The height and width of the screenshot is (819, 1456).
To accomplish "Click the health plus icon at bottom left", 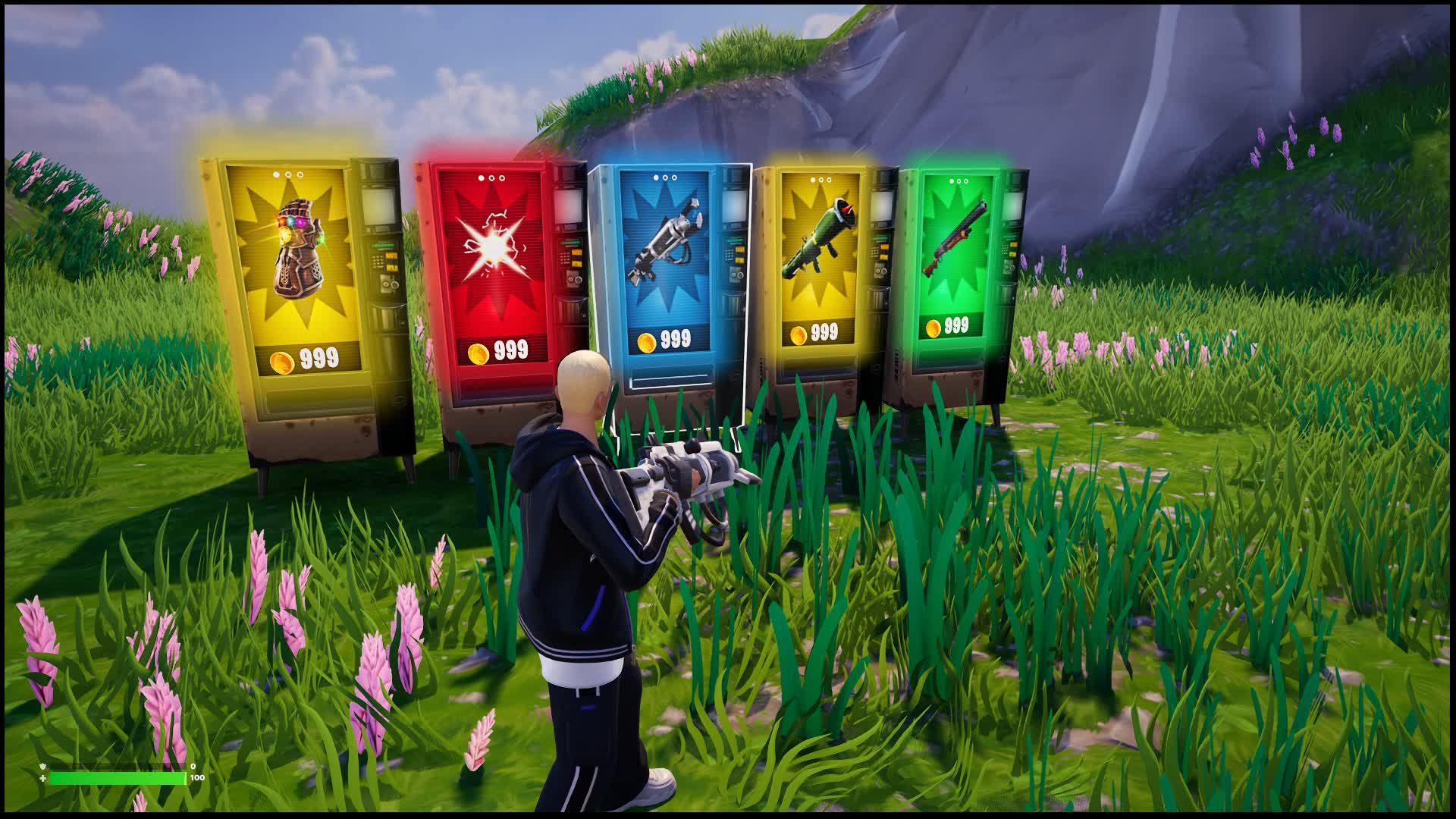I will [x=43, y=779].
